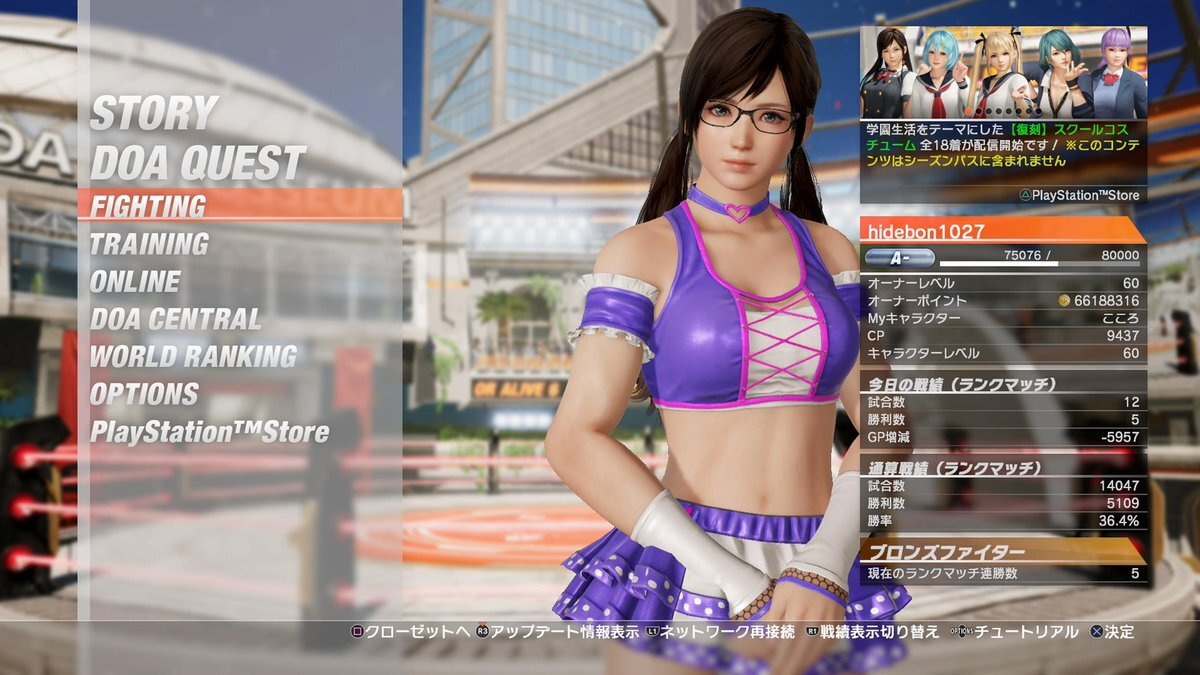The image size is (1200, 675).
Task: Open DOA CENTRAL
Action: (175, 319)
